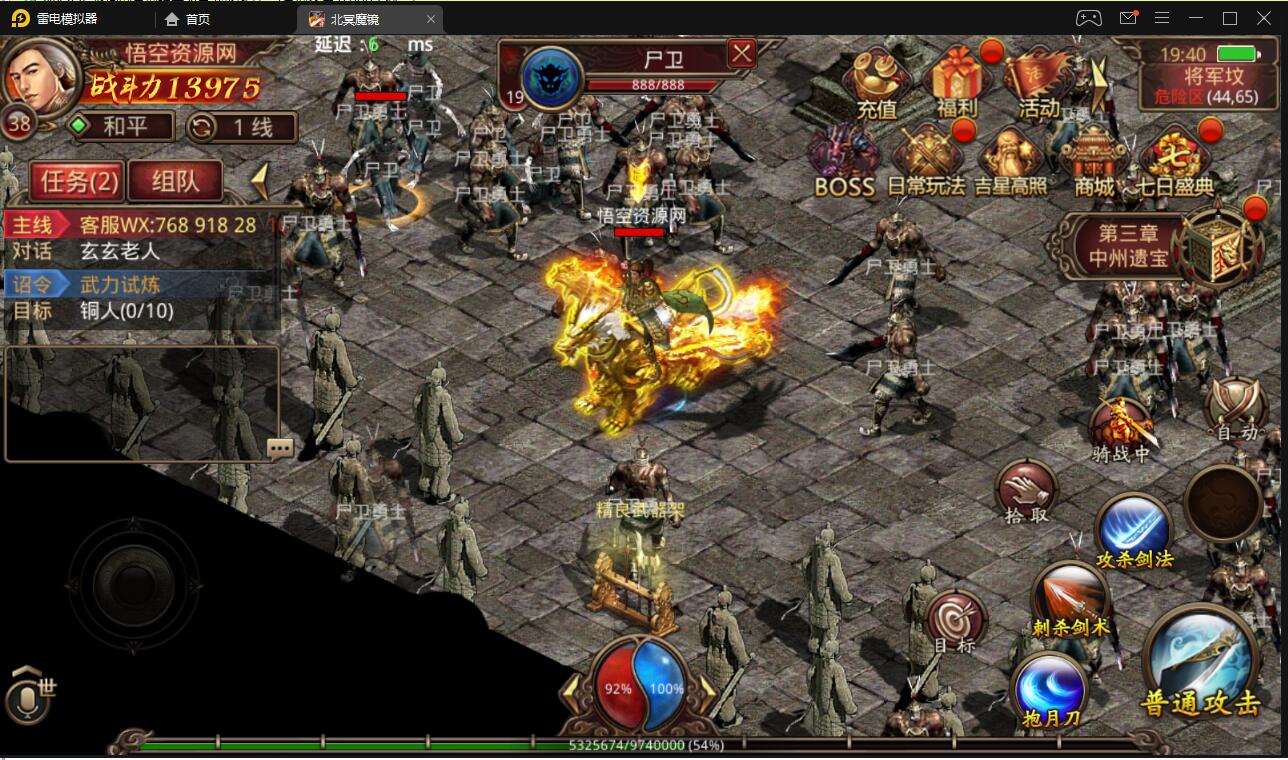Switch to the 任务(2) quest tab
Image resolution: width=1288 pixels, height=760 pixels.
point(77,180)
